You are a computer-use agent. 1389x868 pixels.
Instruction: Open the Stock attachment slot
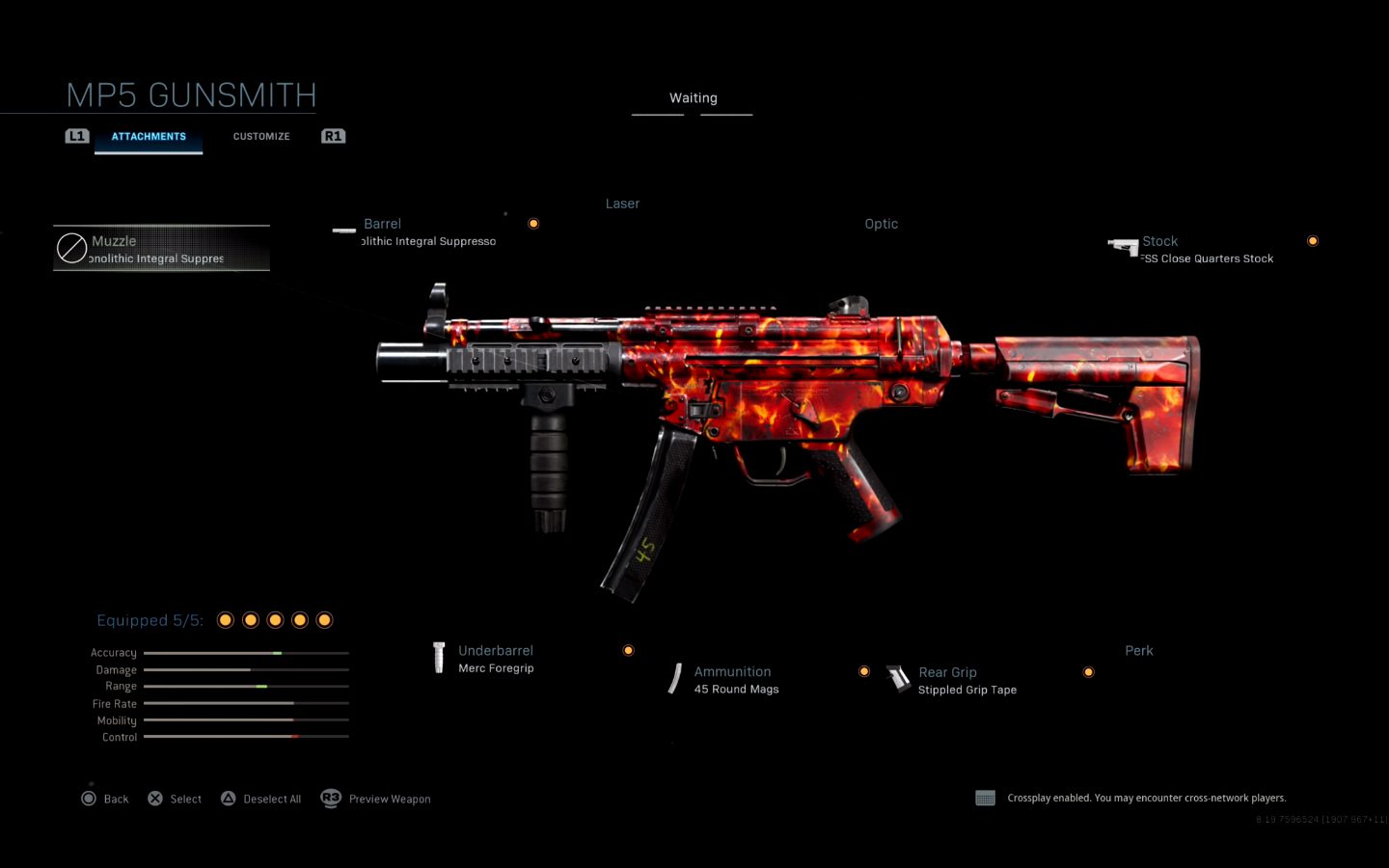click(1206, 250)
